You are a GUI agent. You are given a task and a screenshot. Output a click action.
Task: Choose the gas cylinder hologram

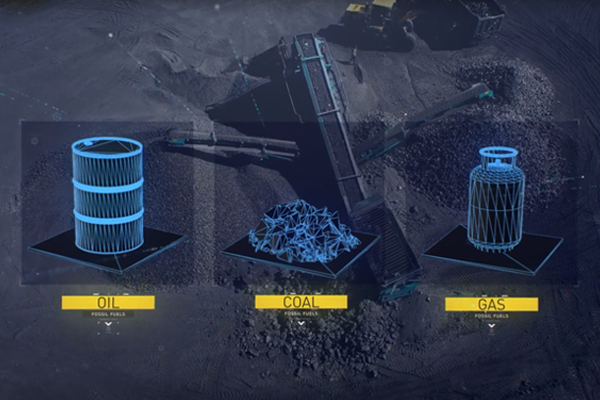tap(495, 198)
